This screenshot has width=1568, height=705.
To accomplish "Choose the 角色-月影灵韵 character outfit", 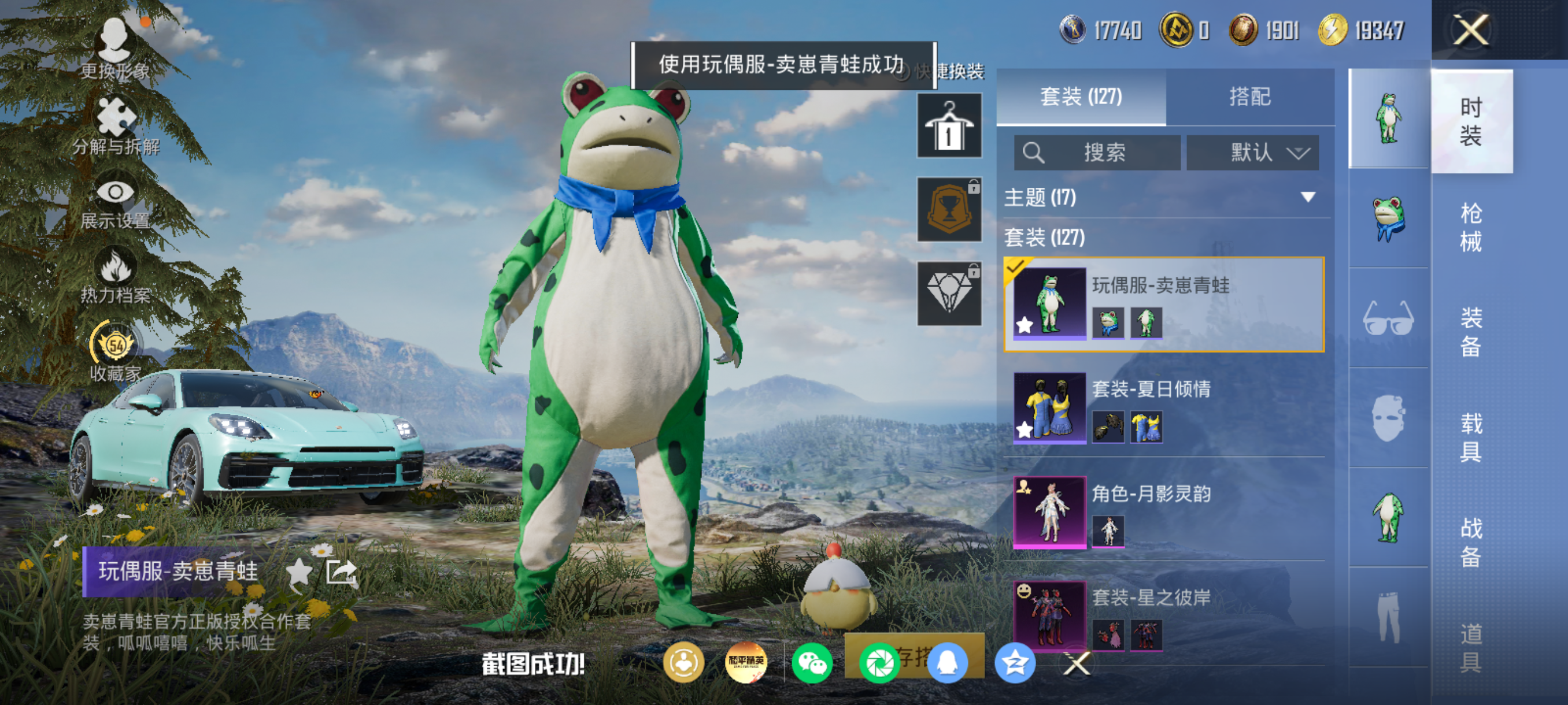I will tap(1163, 512).
